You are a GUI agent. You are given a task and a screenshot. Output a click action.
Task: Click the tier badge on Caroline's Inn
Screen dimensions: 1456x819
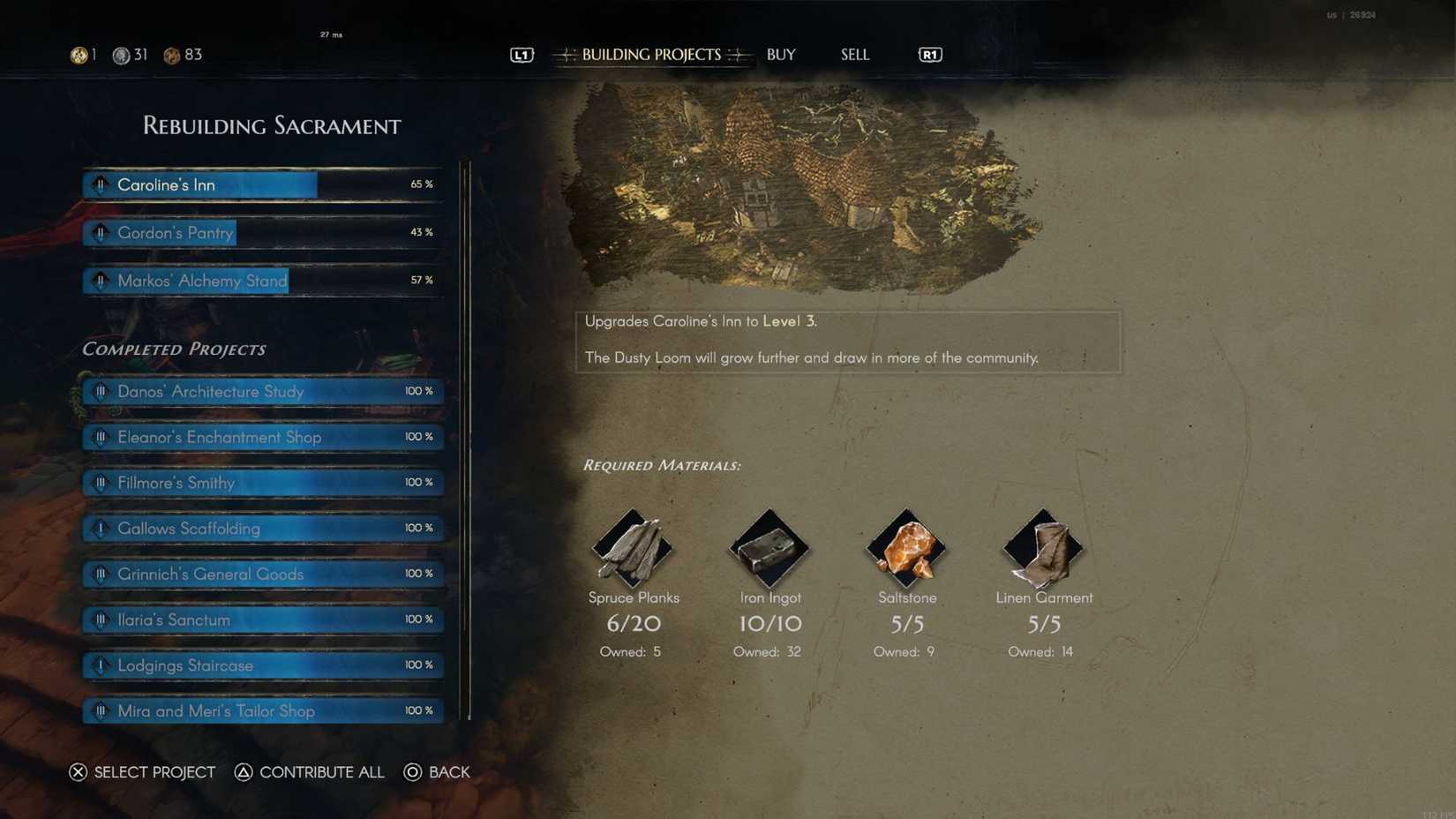[100, 184]
